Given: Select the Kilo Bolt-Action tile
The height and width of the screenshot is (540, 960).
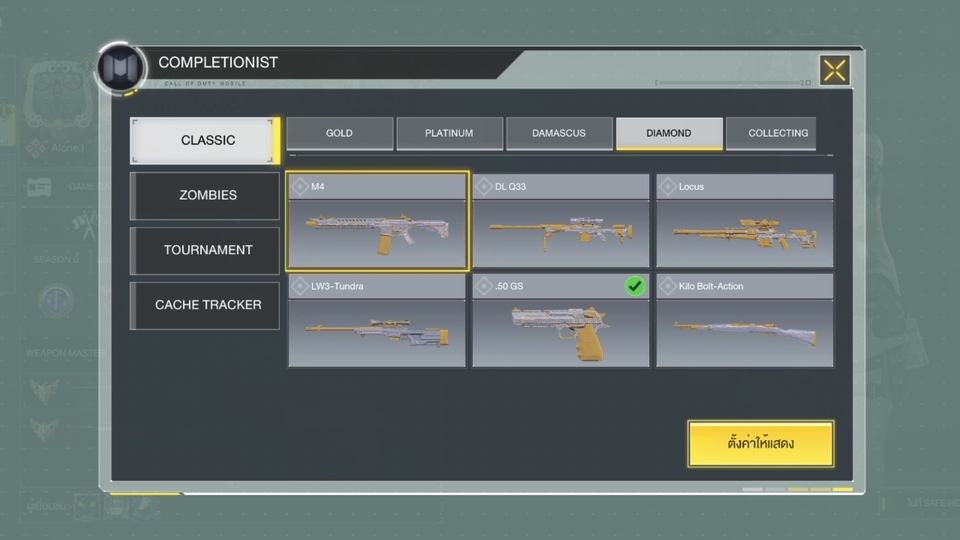Looking at the screenshot, I should tap(745, 321).
